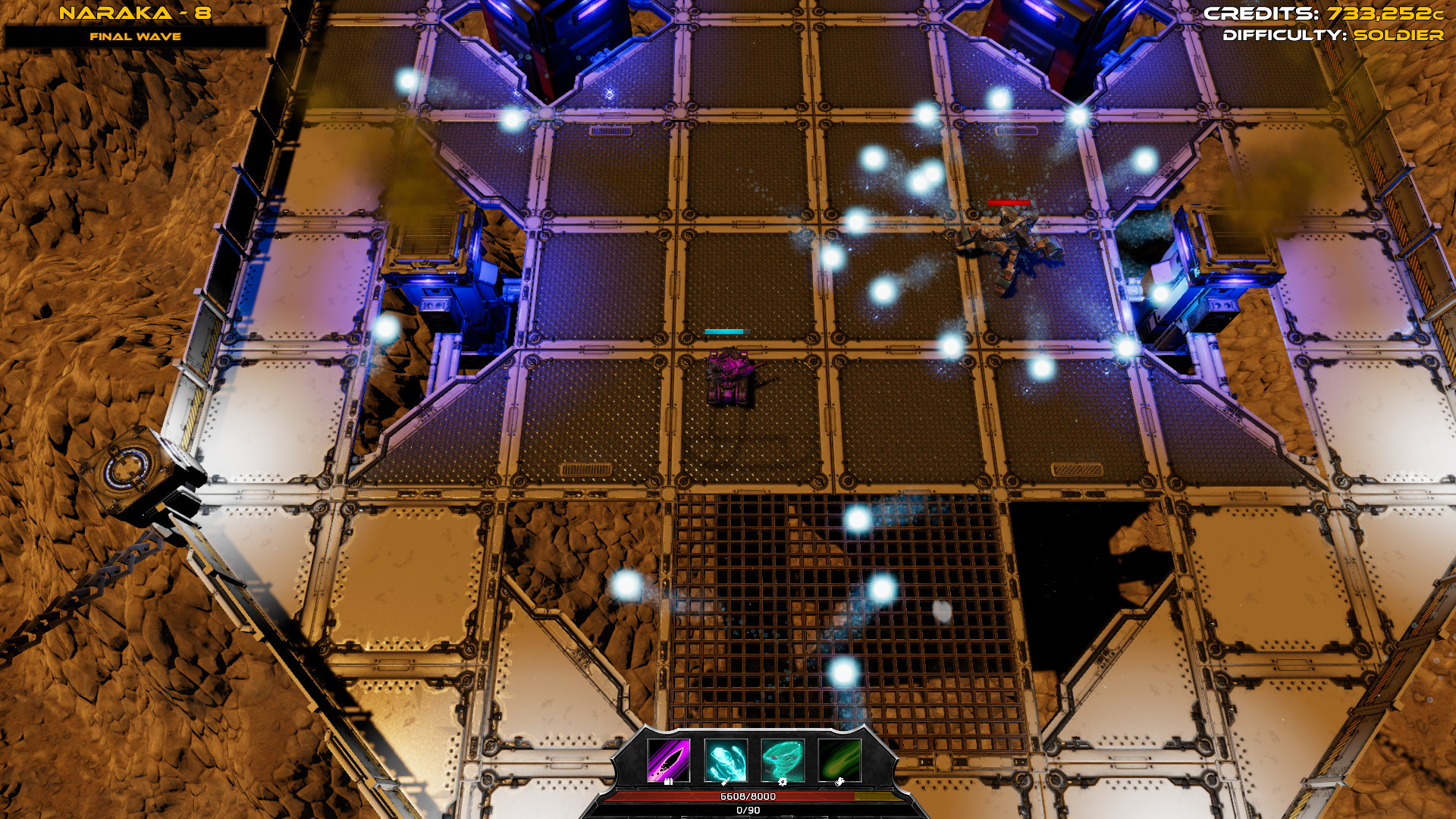Trigger the teal tornado ability
Image resolution: width=1456 pixels, height=819 pixels.
coord(782,760)
